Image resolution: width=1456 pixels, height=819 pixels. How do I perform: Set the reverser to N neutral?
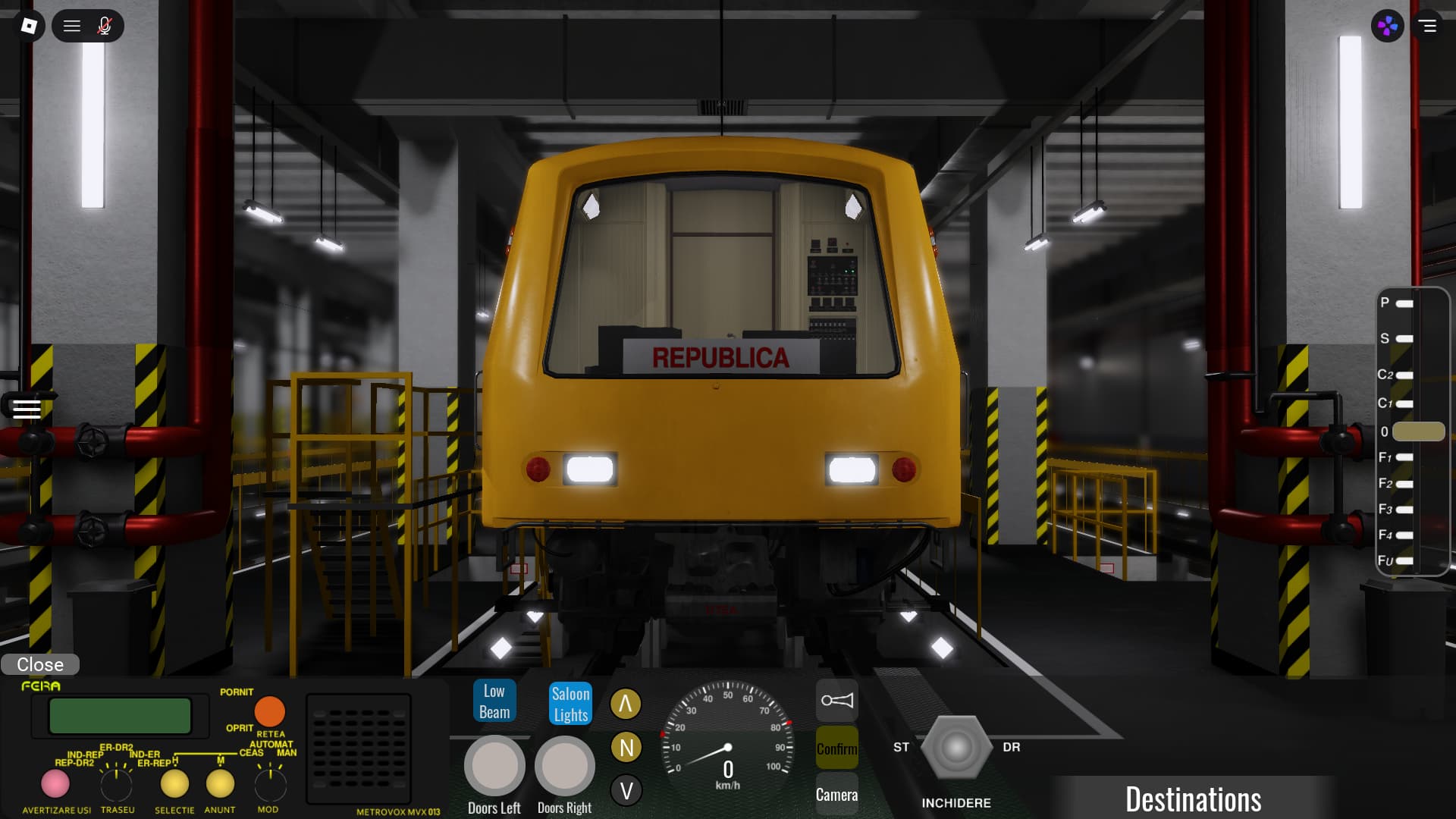pyautogui.click(x=626, y=748)
